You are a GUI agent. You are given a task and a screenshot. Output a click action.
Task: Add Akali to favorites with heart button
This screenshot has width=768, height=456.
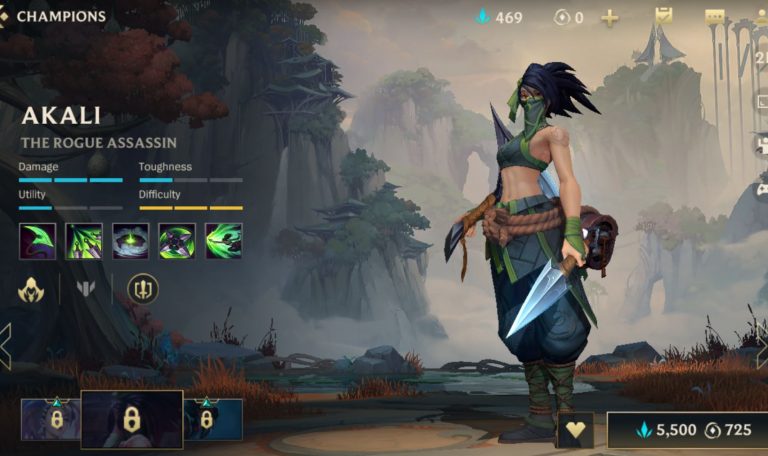575,430
